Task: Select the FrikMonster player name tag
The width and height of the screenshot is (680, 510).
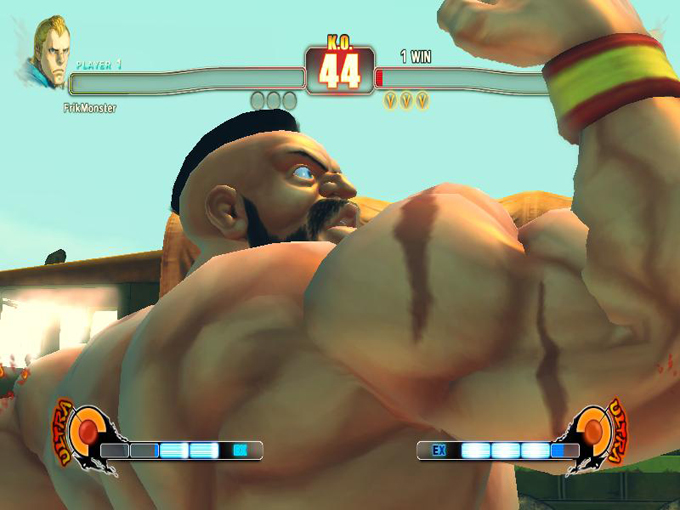Action: click(x=89, y=107)
